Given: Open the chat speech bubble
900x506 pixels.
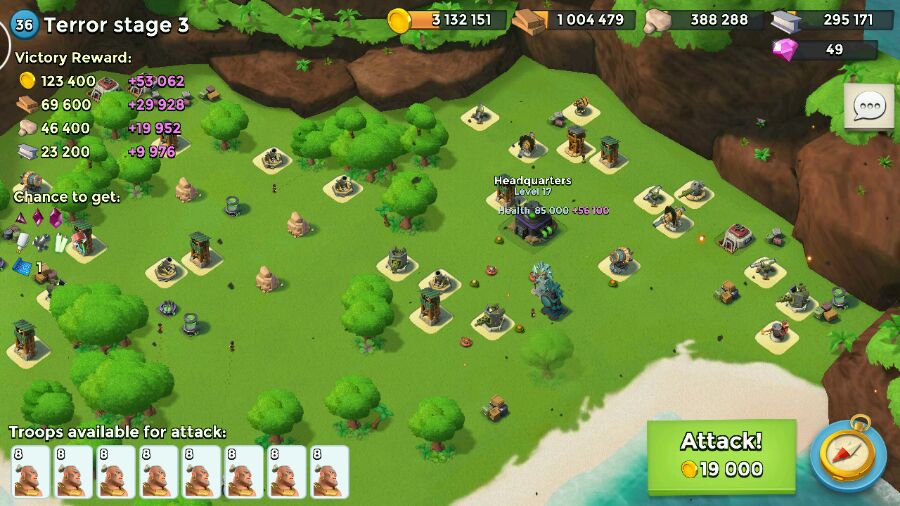Looking at the screenshot, I should click(868, 106).
